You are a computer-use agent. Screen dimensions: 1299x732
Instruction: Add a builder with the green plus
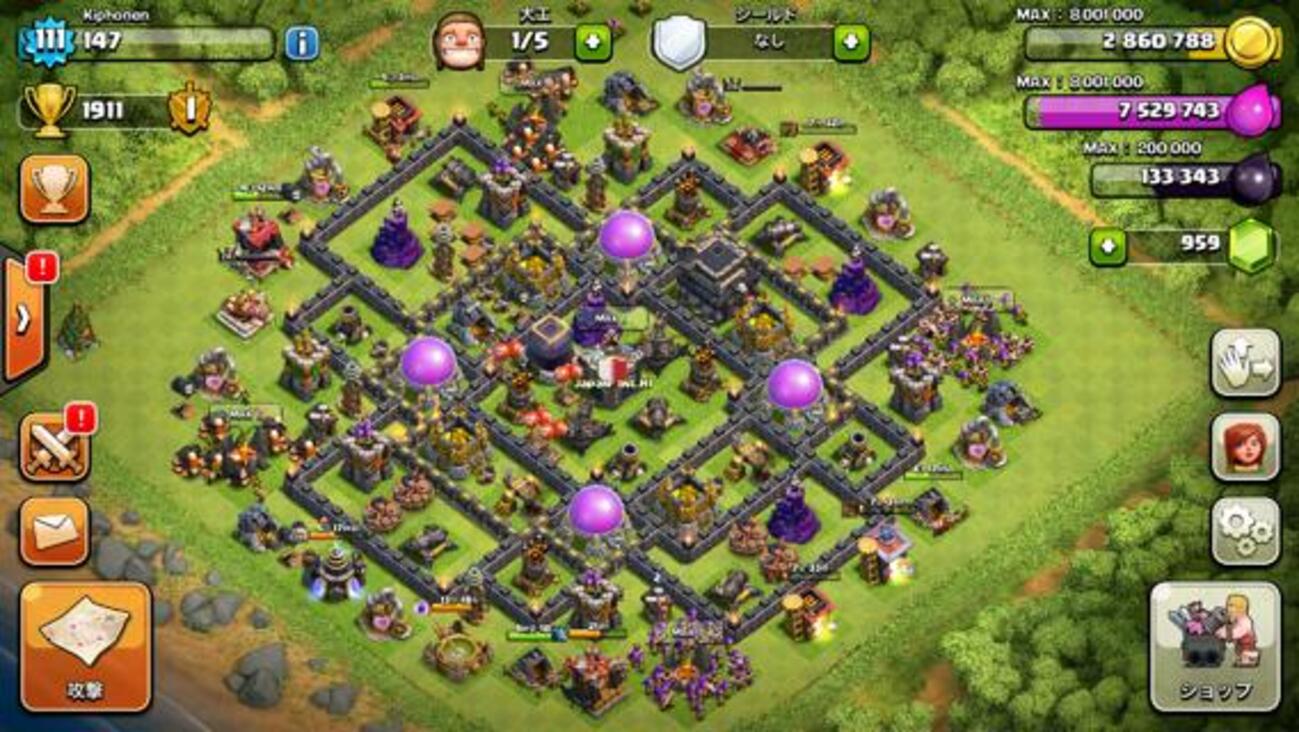[592, 43]
